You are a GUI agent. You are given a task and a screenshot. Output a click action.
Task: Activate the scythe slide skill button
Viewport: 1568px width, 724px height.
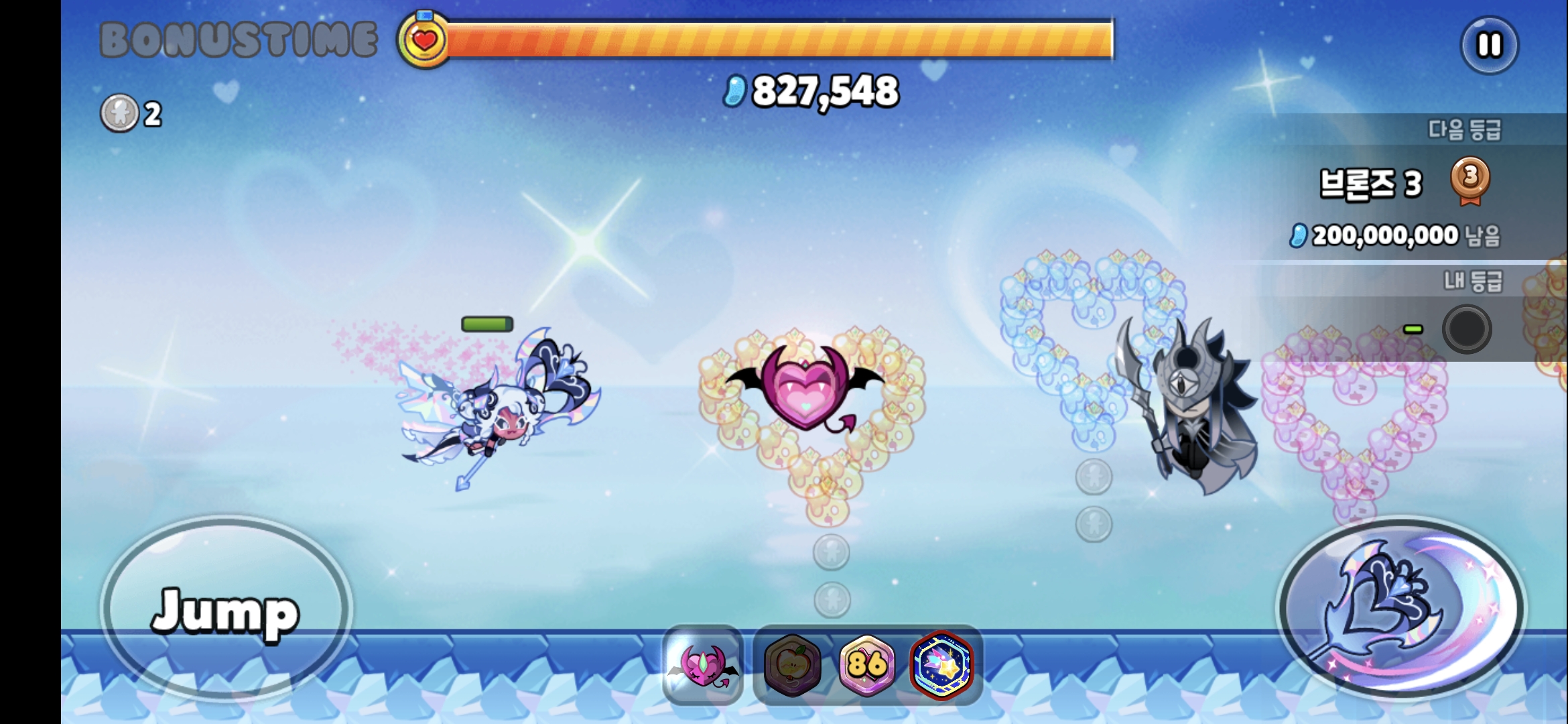(1401, 608)
